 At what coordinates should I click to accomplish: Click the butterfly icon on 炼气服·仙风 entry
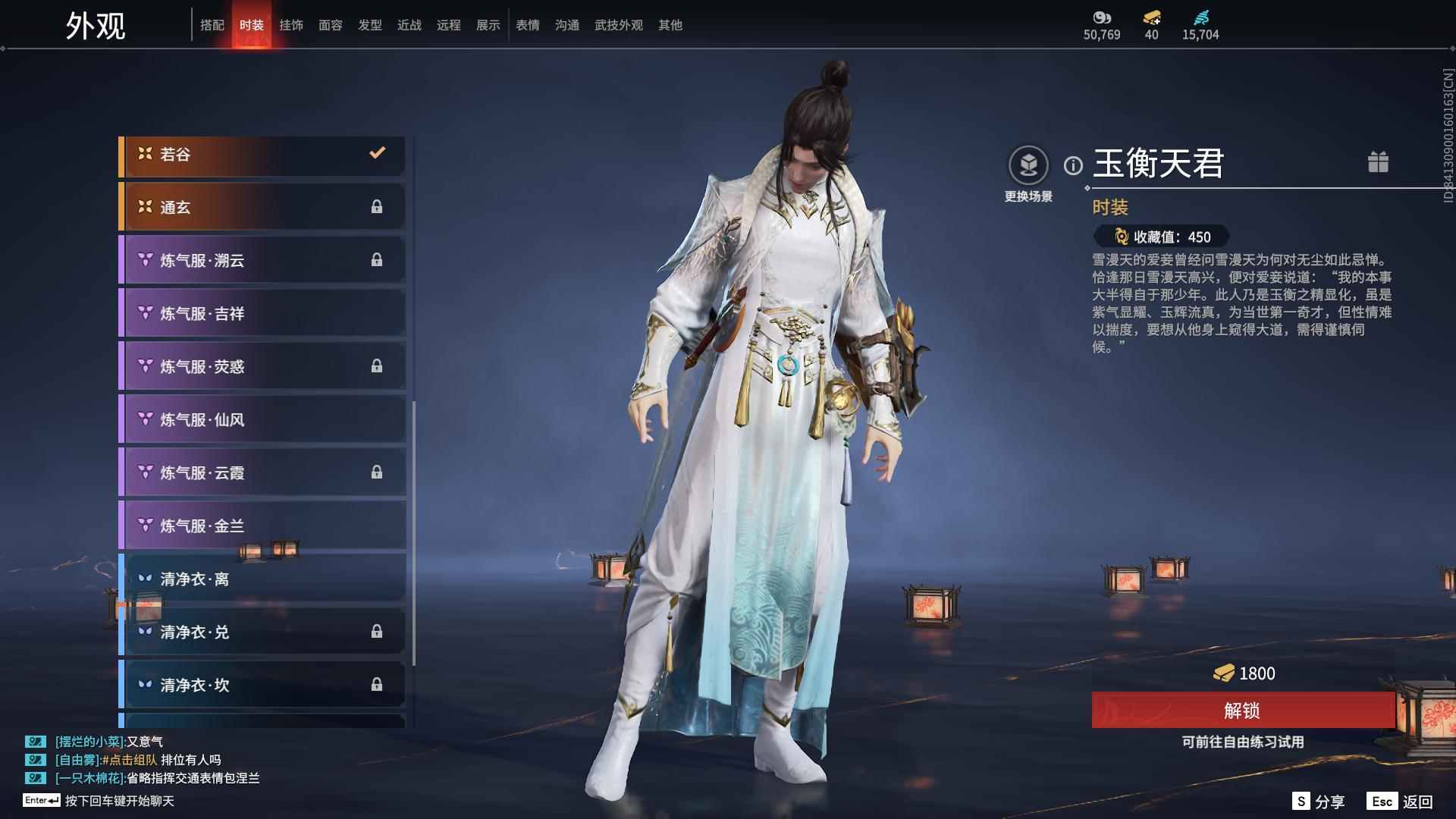click(143, 419)
